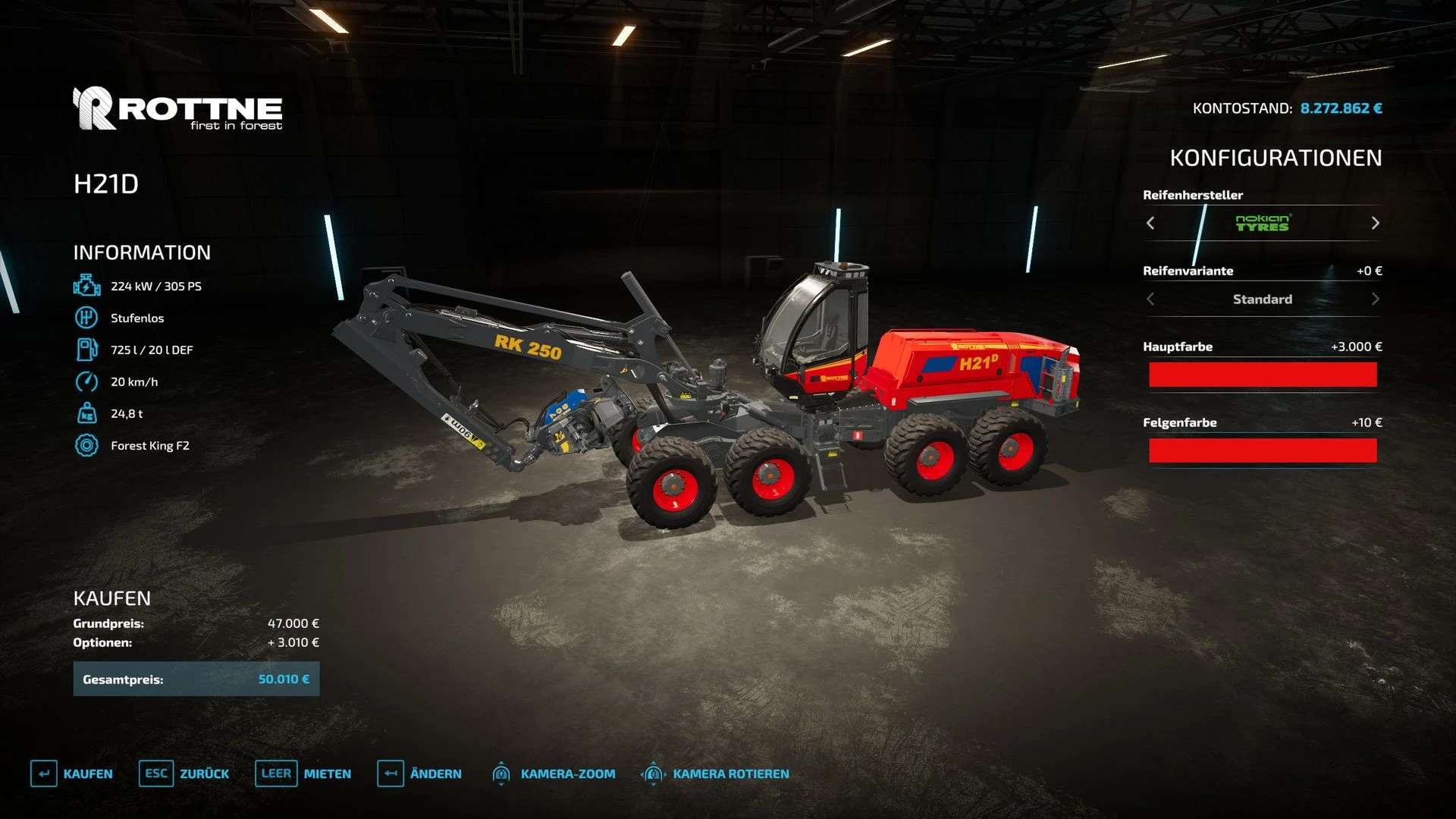Click the Nokian Tyres brand logo
This screenshot has height=819, width=1456.
tap(1263, 223)
